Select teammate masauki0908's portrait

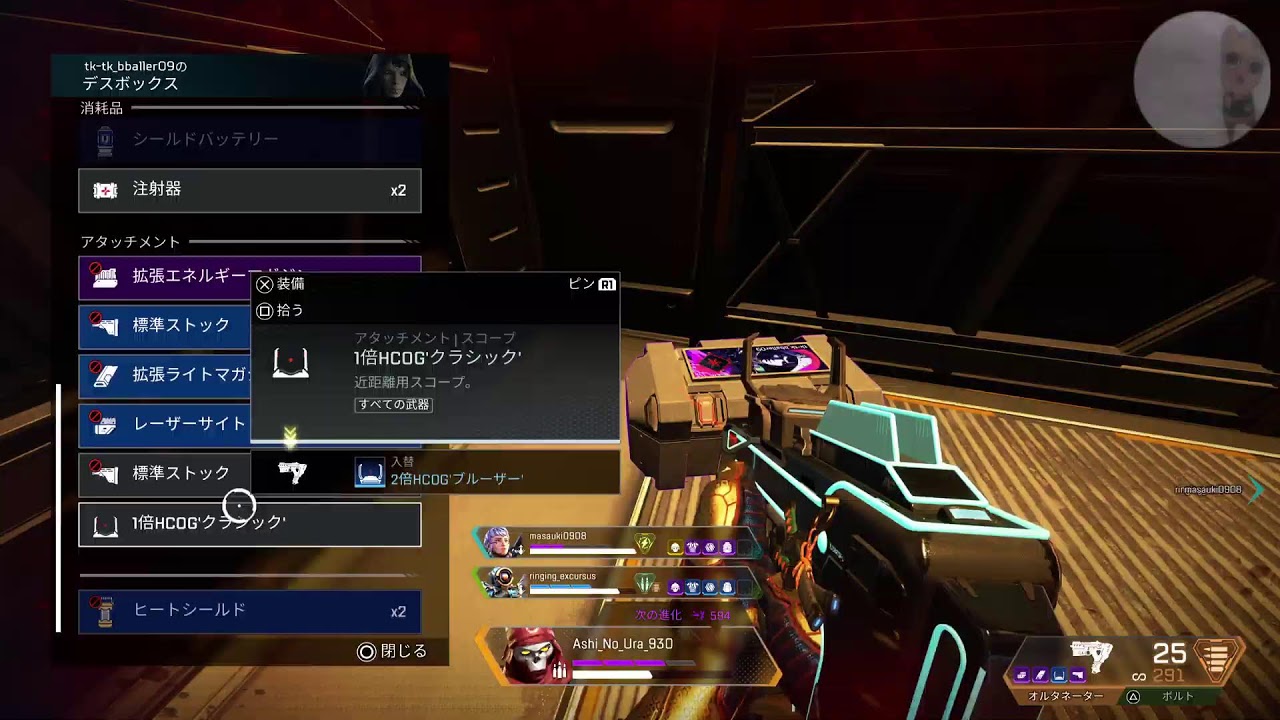[499, 542]
